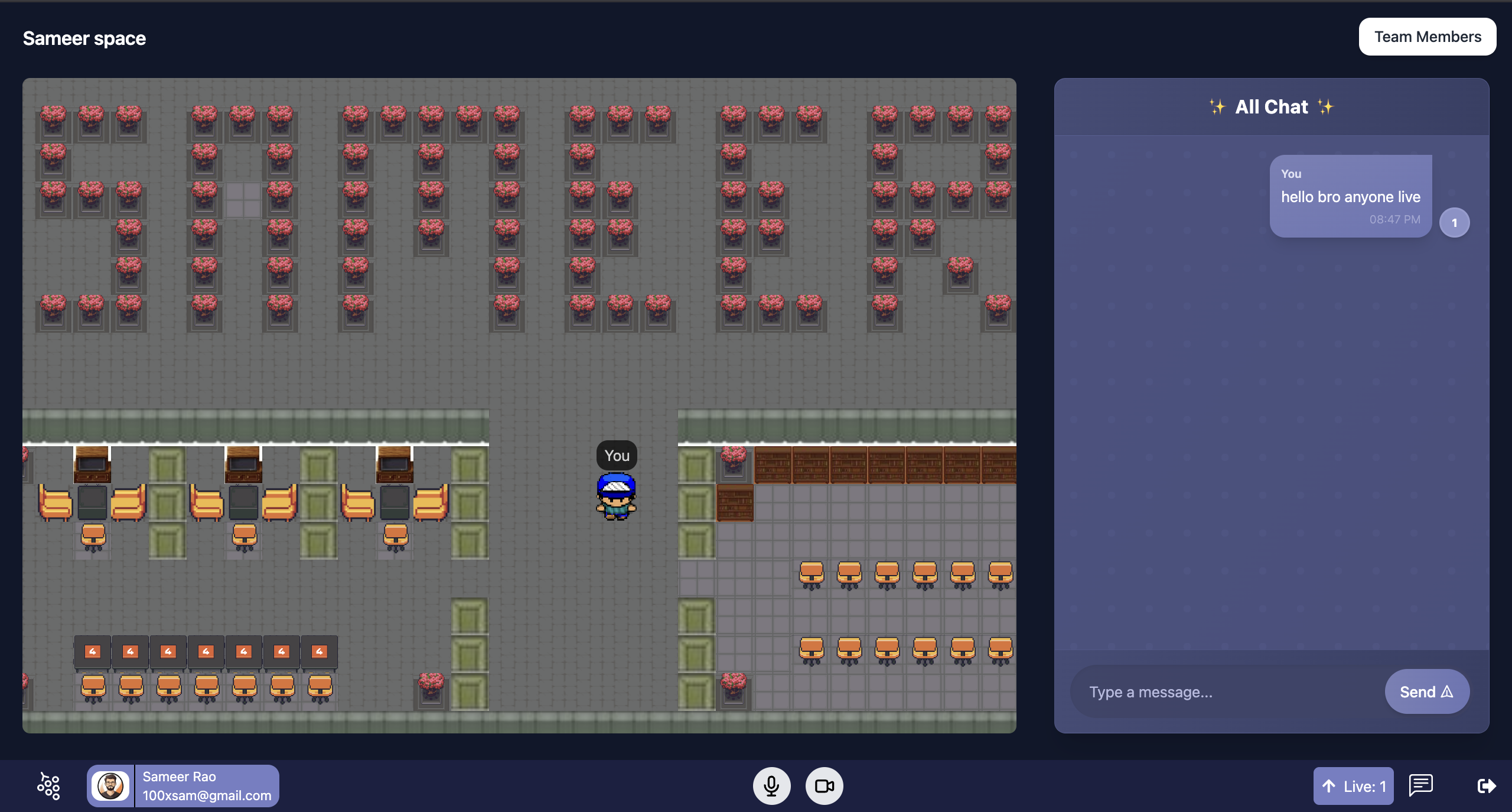Open the Sameer Rao profile card
Image resolution: width=1512 pixels, height=812 pixels.
click(183, 786)
